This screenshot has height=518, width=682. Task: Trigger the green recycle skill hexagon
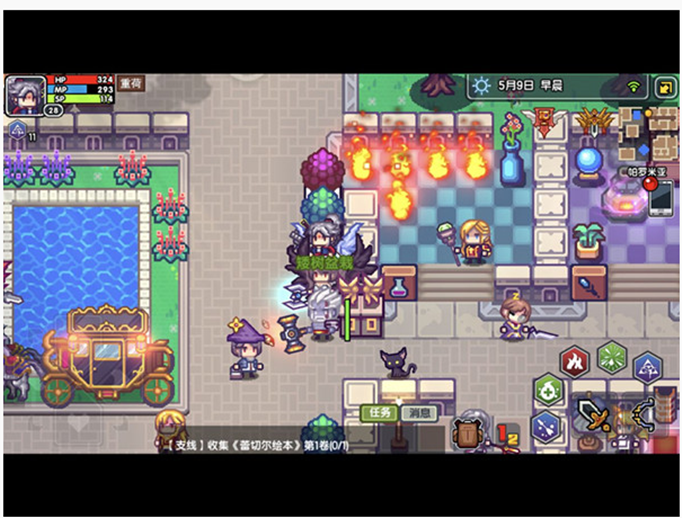[548, 391]
